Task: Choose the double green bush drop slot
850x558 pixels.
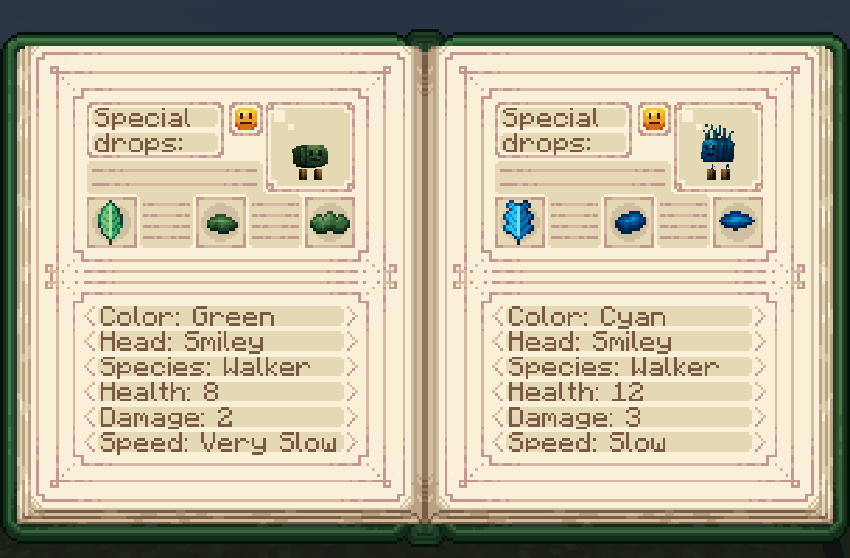Action: tap(329, 222)
